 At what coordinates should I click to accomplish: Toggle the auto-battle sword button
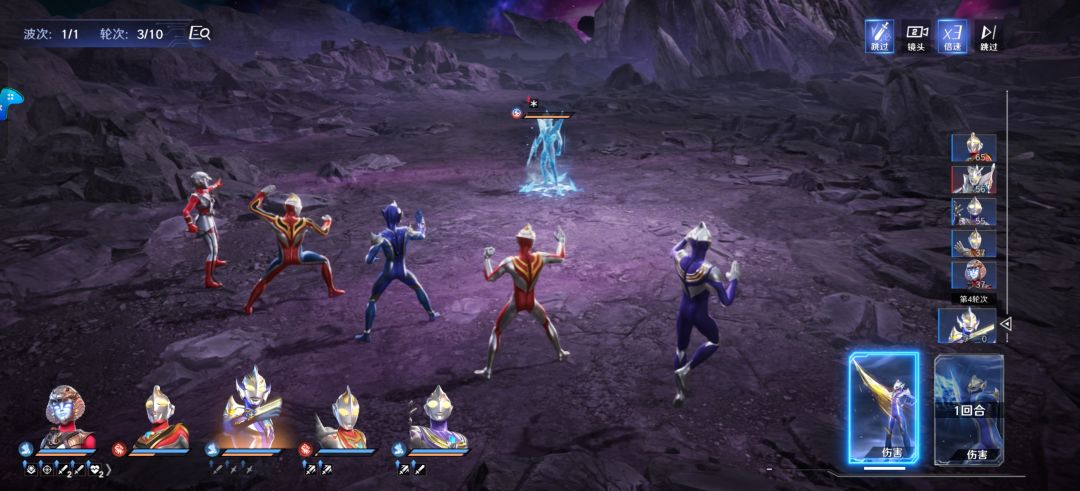click(x=879, y=36)
